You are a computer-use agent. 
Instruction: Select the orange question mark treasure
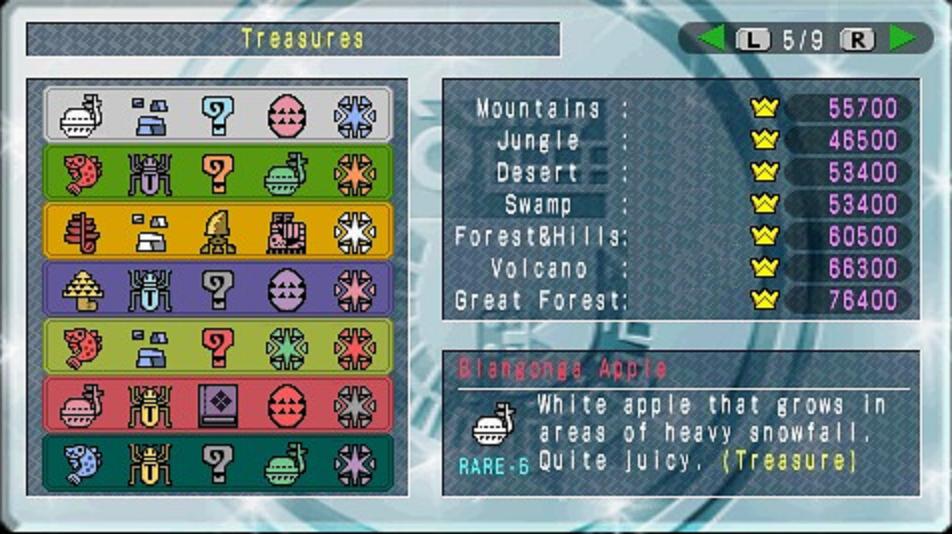(217, 174)
